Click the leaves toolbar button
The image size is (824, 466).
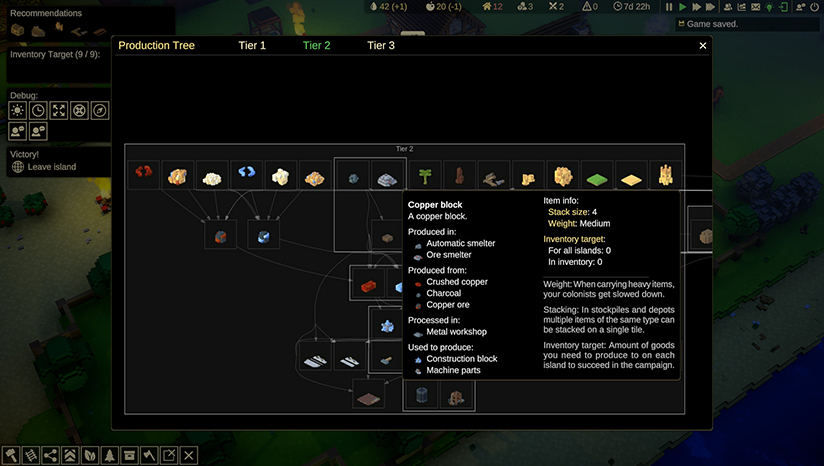click(x=90, y=455)
